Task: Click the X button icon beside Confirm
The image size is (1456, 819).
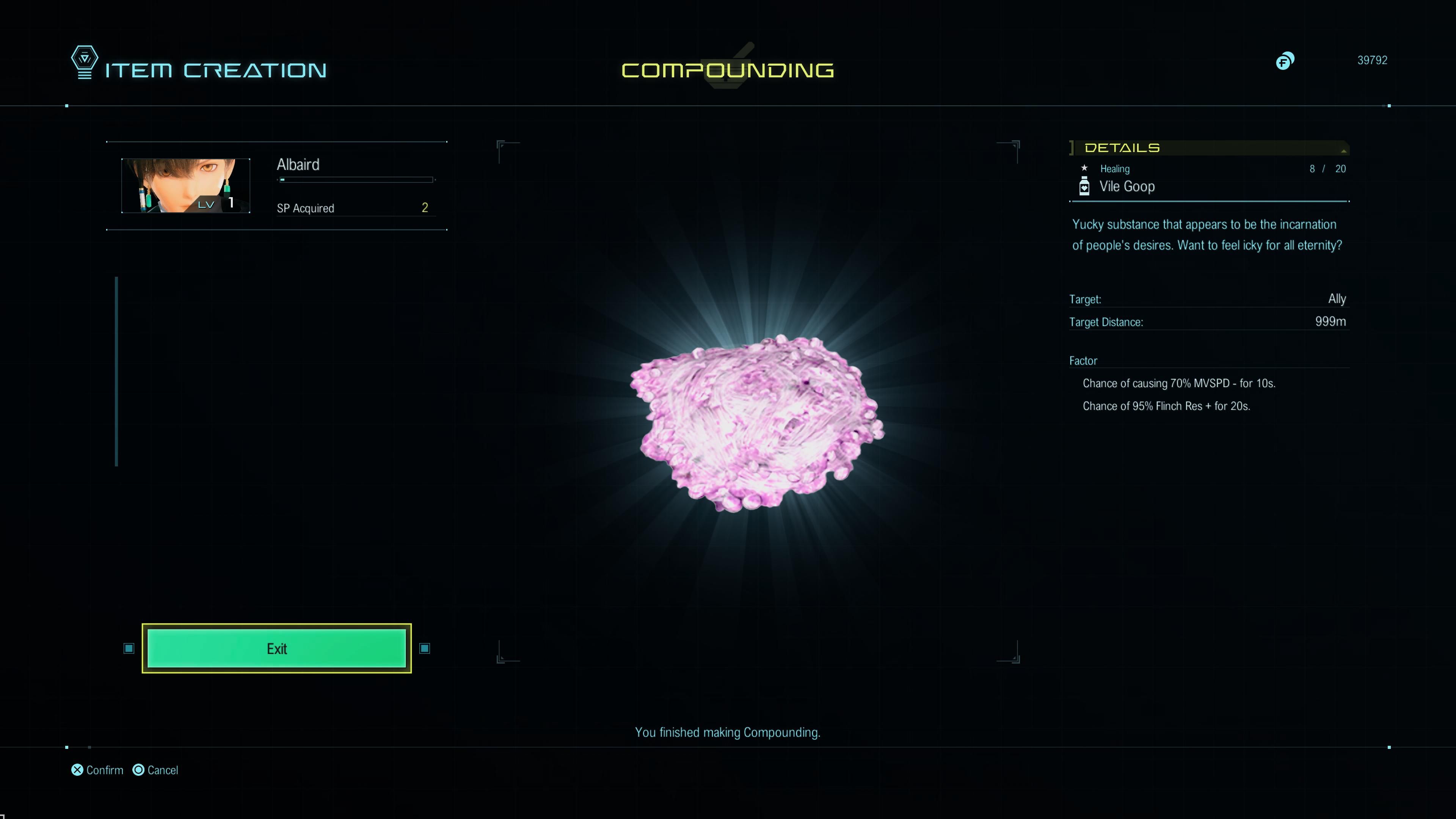Action: 77,769
